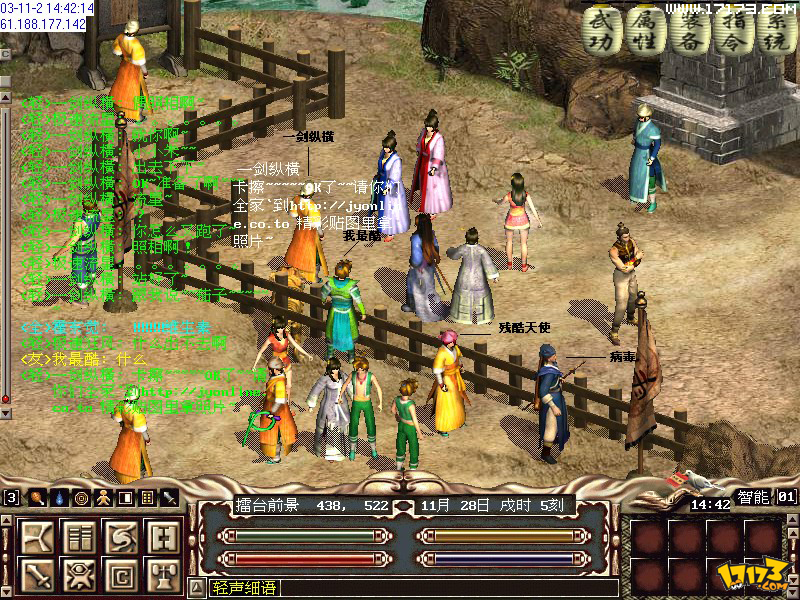Click the [3] page number indicator
Viewport: 800px width, 600px height.
click(x=11, y=497)
